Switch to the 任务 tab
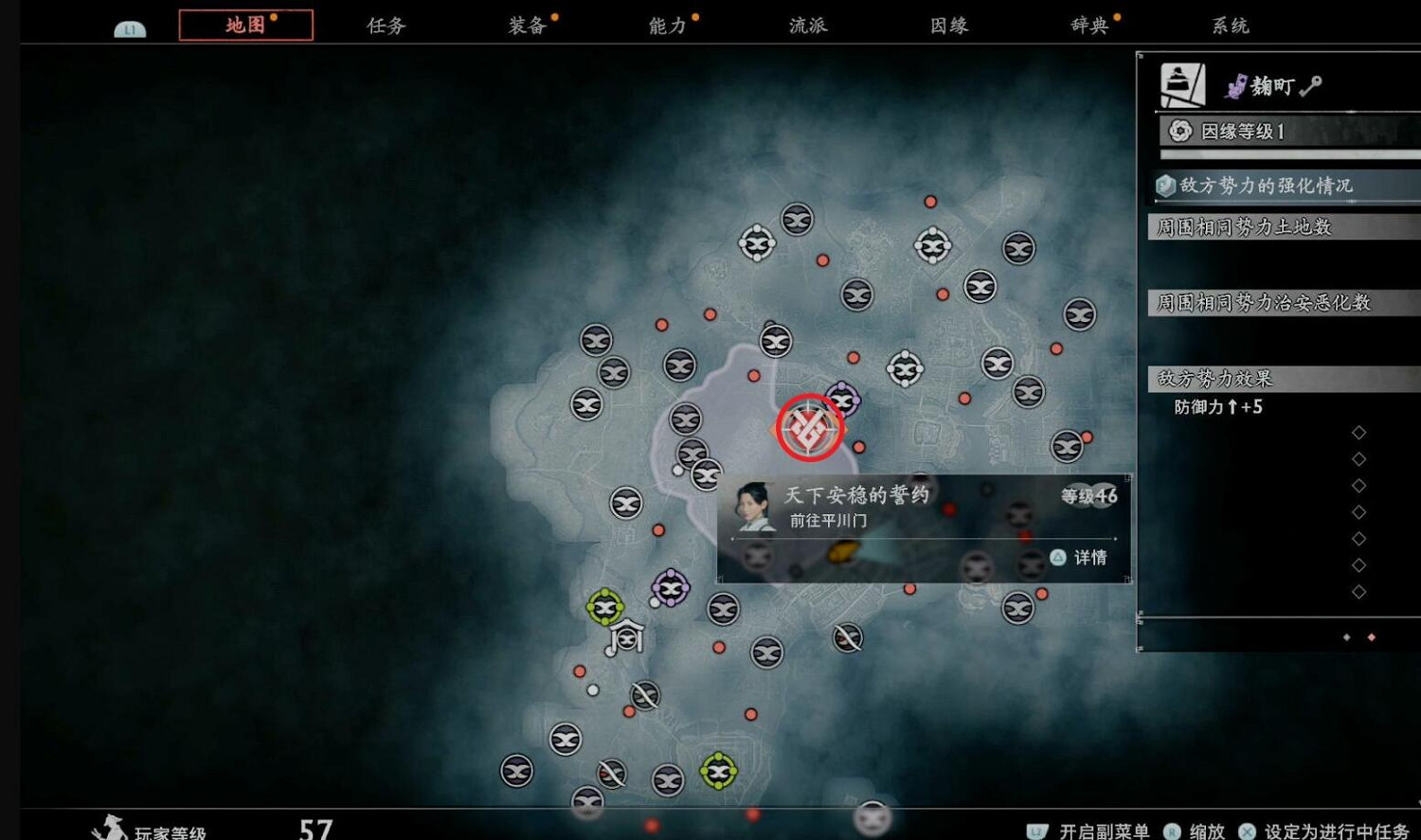Image resolution: width=1421 pixels, height=840 pixels. (x=385, y=26)
